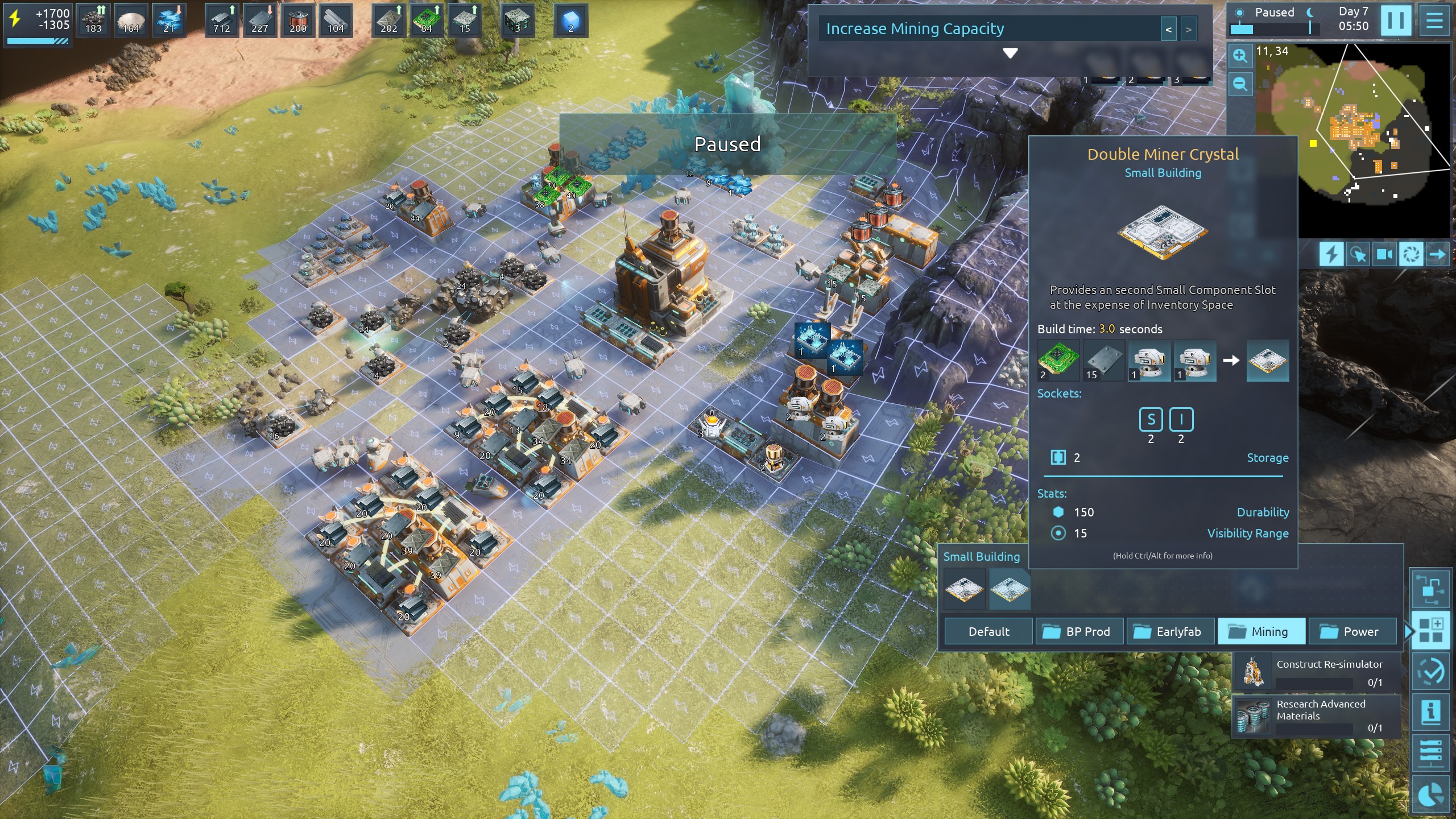
Task: Go to the next objective arrow
Action: coord(1188,30)
